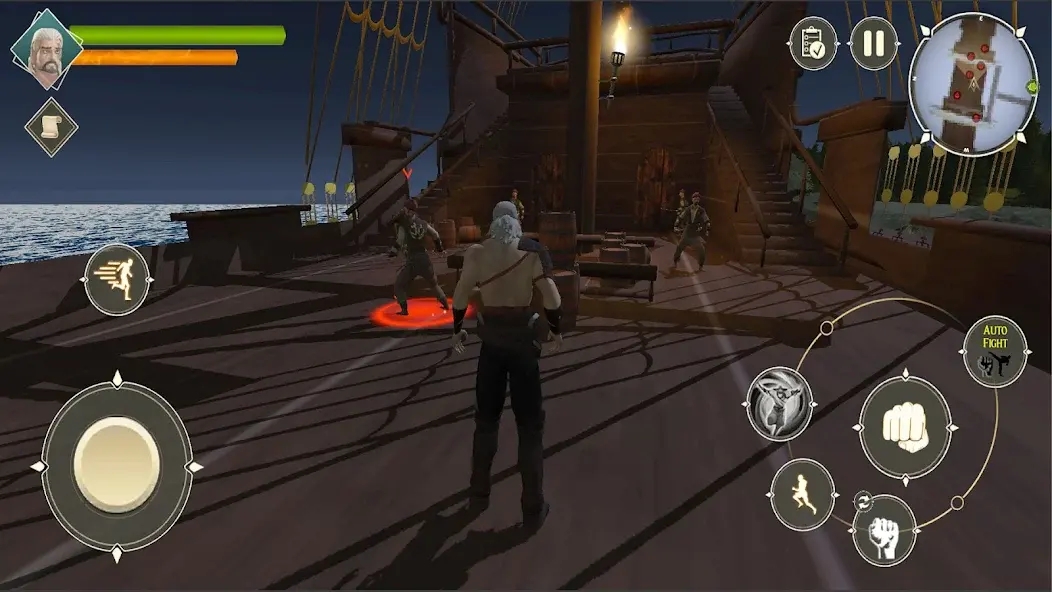Tap the small running-figure dodge button

click(803, 495)
